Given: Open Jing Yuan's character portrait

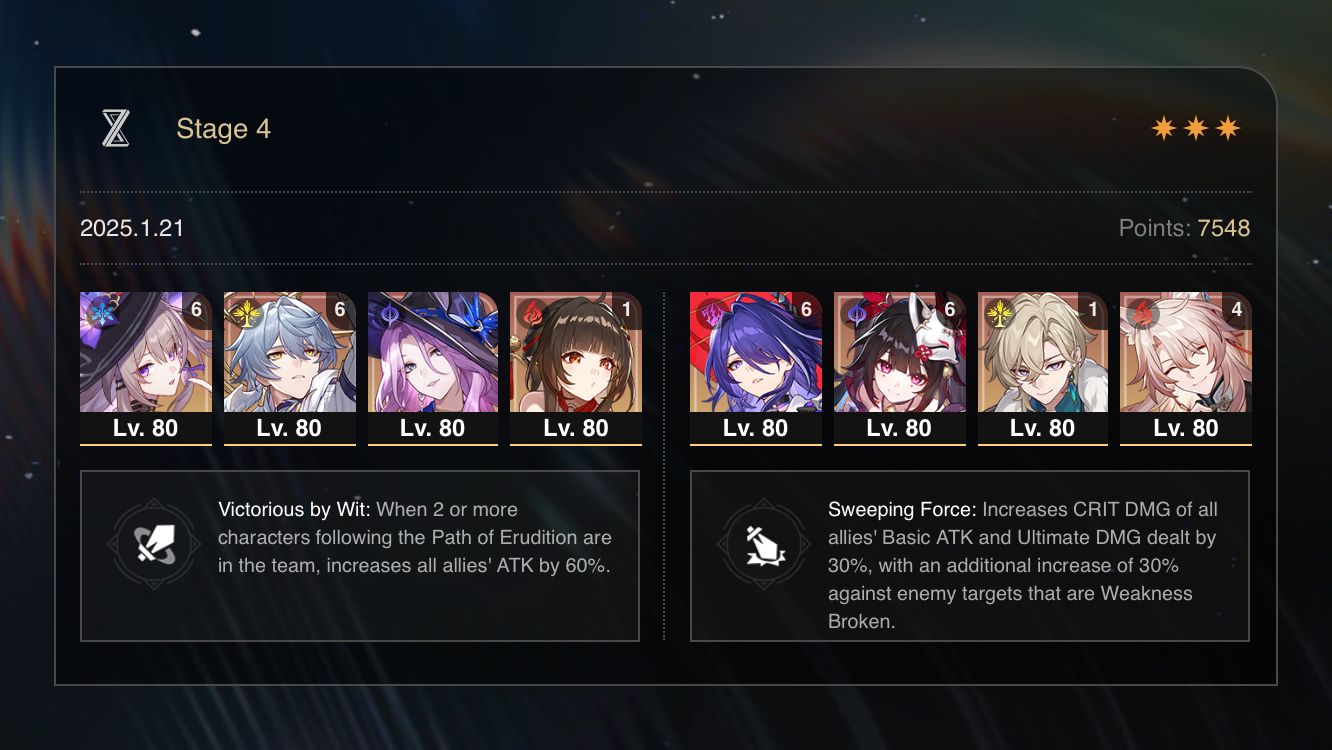Looking at the screenshot, I should pos(290,360).
